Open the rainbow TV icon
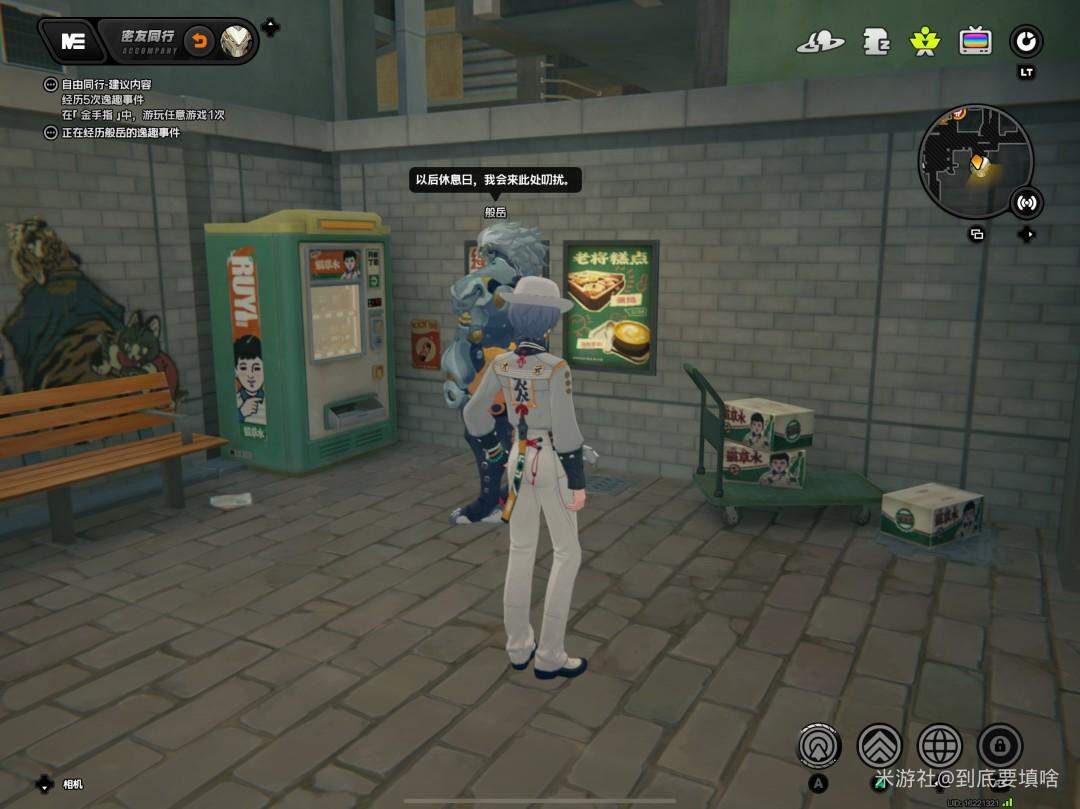Viewport: 1080px width, 809px height. (975, 42)
